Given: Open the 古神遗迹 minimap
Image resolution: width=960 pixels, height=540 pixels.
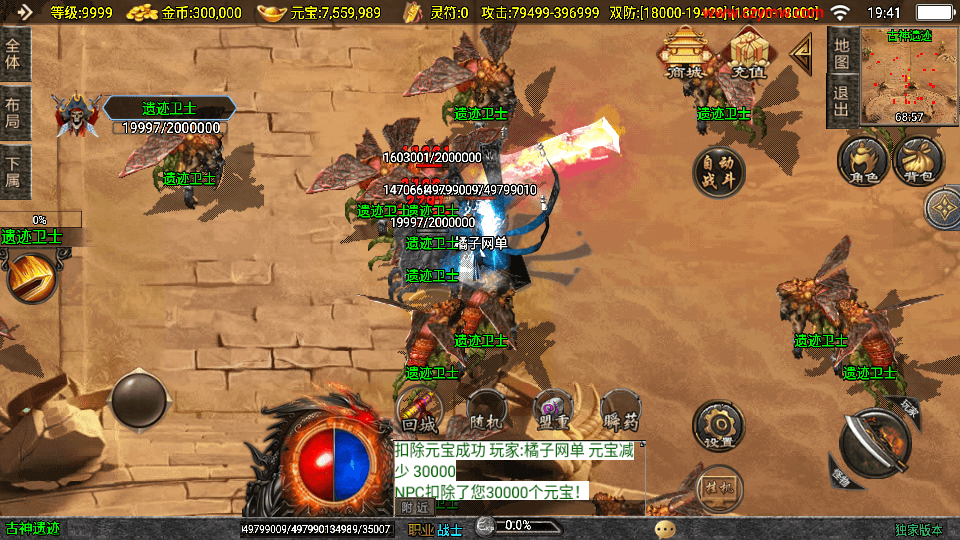Looking at the screenshot, I should pos(909,78).
